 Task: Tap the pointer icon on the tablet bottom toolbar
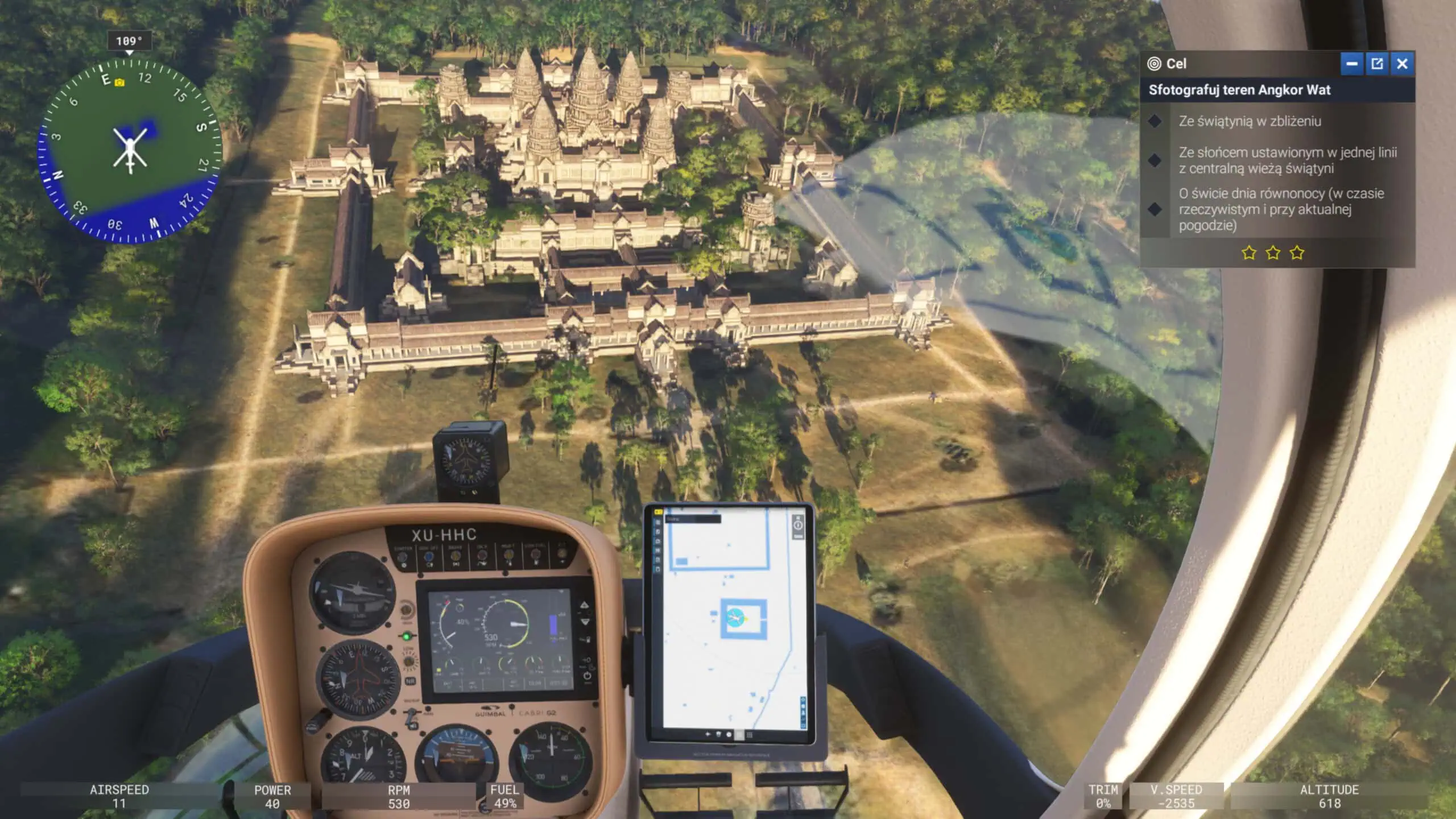click(x=708, y=735)
